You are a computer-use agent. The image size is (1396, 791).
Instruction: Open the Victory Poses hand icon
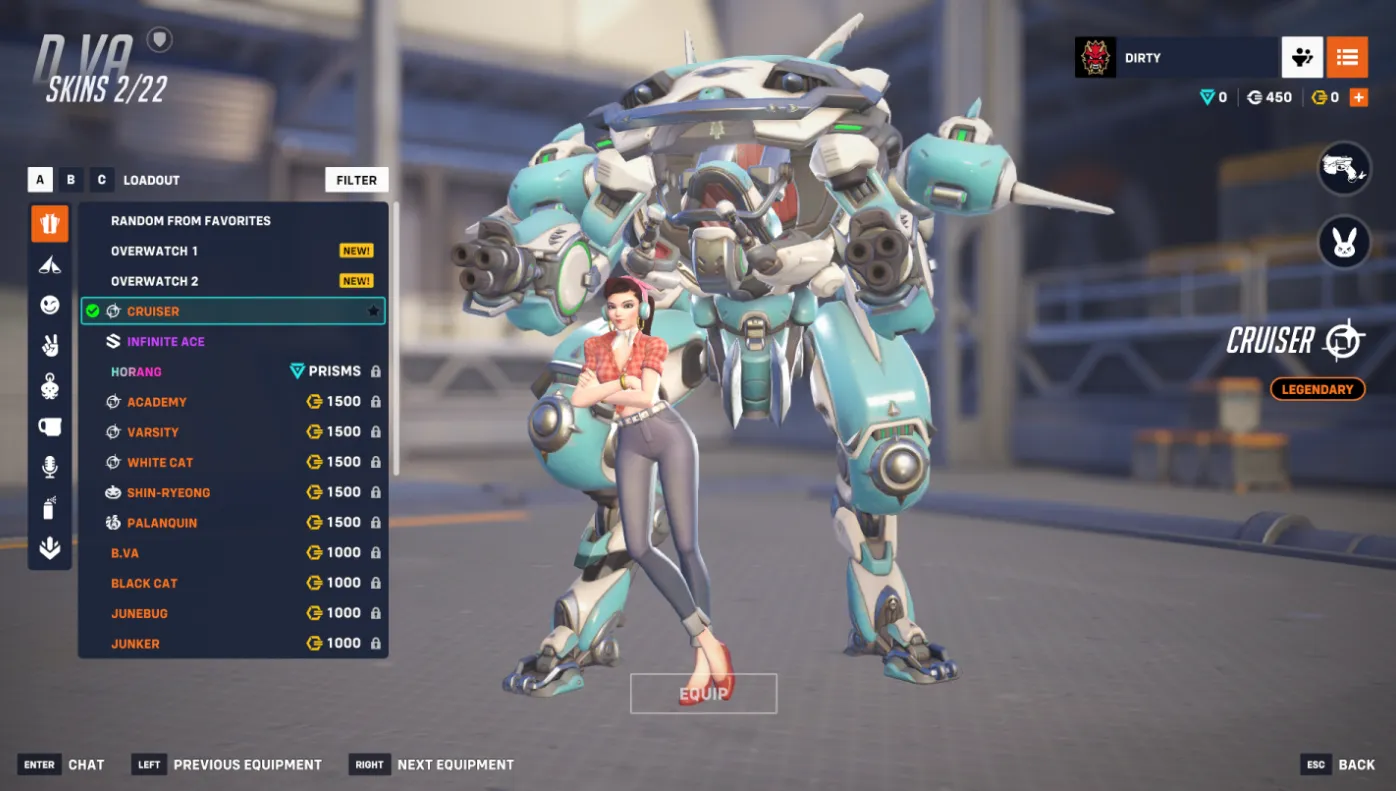point(49,344)
